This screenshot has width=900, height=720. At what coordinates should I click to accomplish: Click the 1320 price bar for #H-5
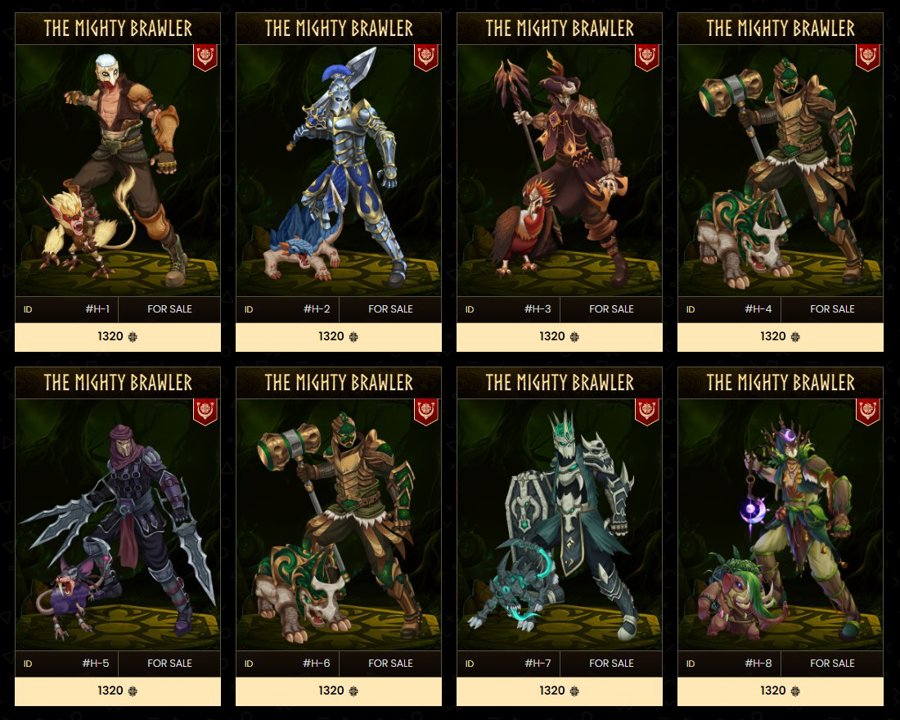tap(118, 691)
